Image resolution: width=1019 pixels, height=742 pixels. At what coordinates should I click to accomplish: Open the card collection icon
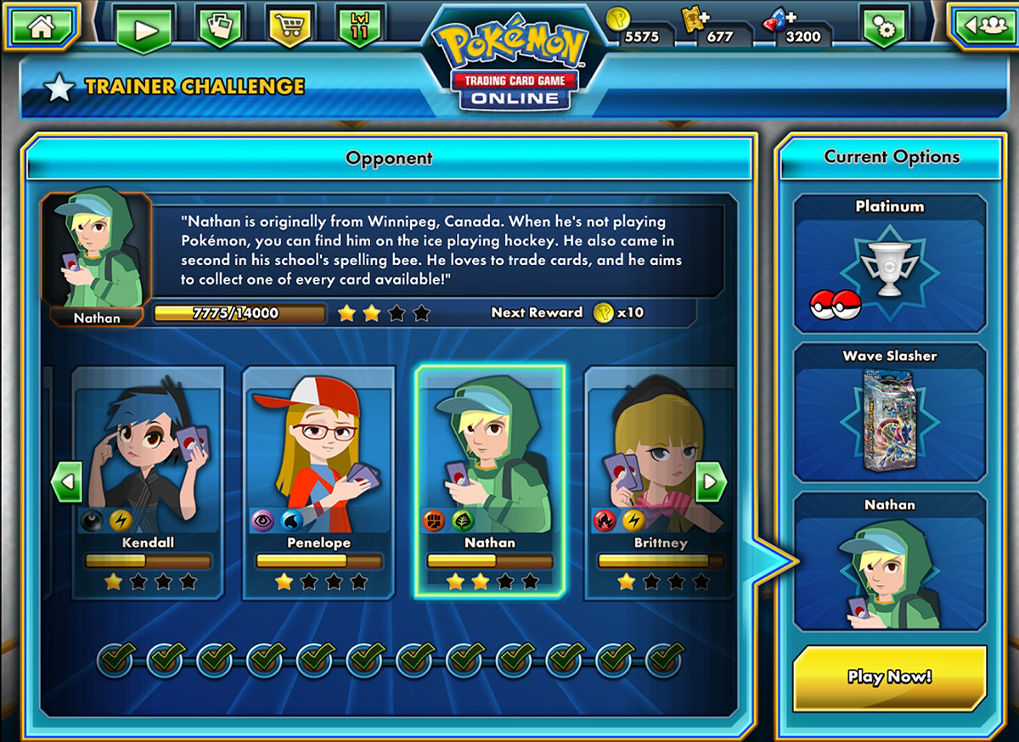[x=221, y=27]
